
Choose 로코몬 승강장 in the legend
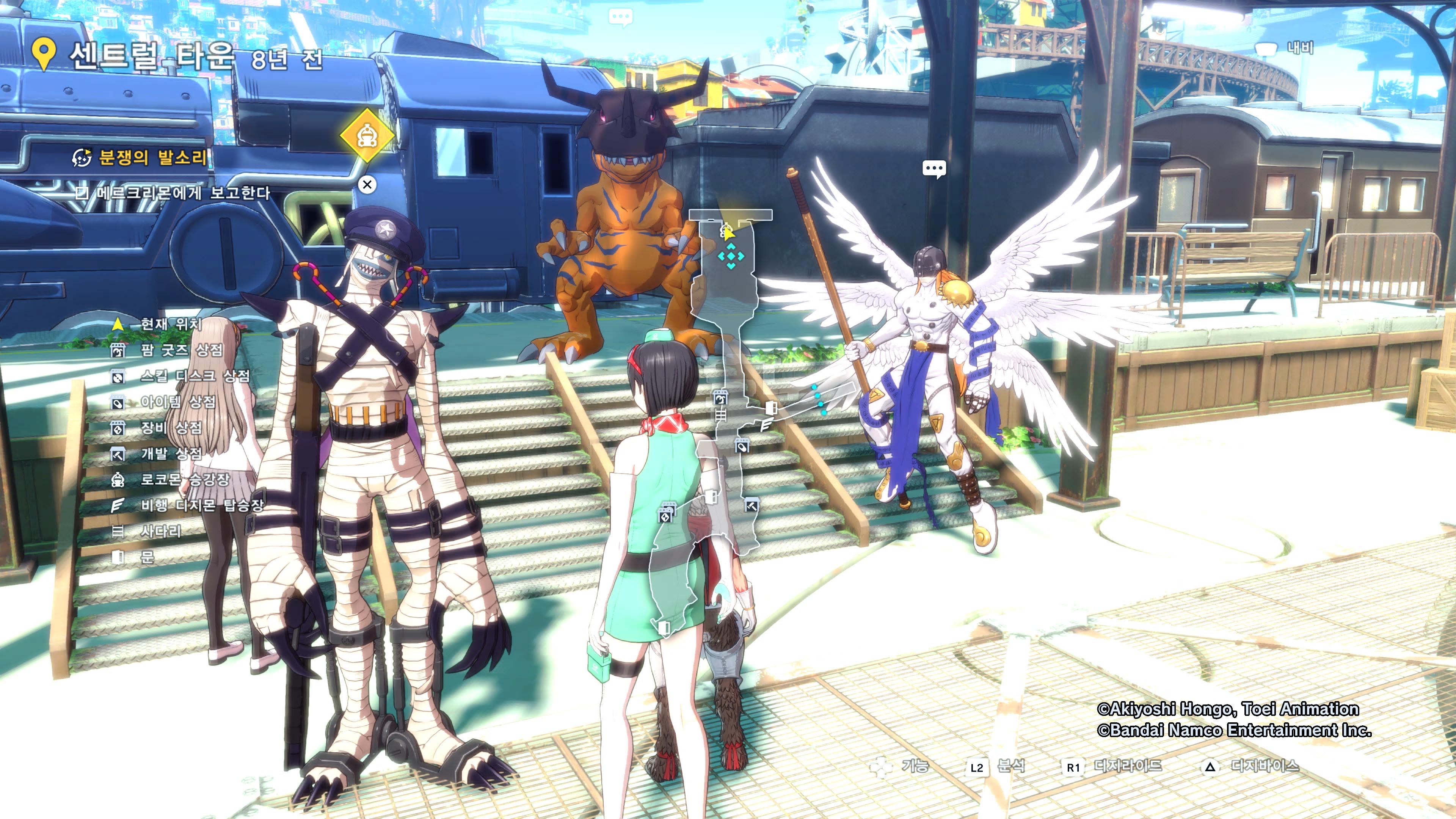[x=184, y=479]
